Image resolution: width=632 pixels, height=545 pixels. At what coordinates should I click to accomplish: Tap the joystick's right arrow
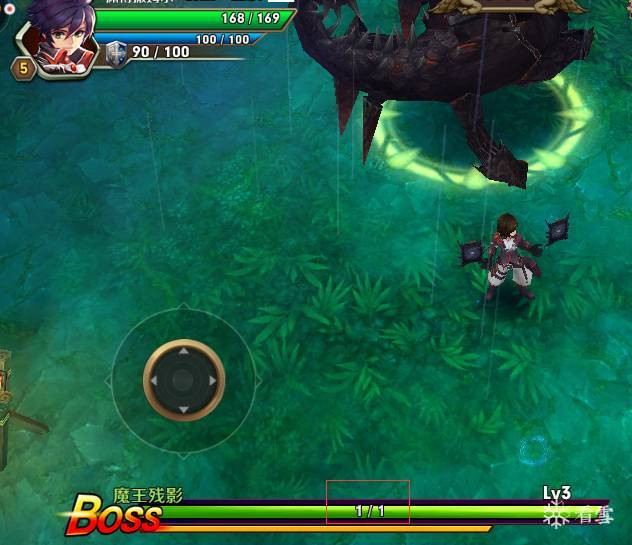pos(211,381)
